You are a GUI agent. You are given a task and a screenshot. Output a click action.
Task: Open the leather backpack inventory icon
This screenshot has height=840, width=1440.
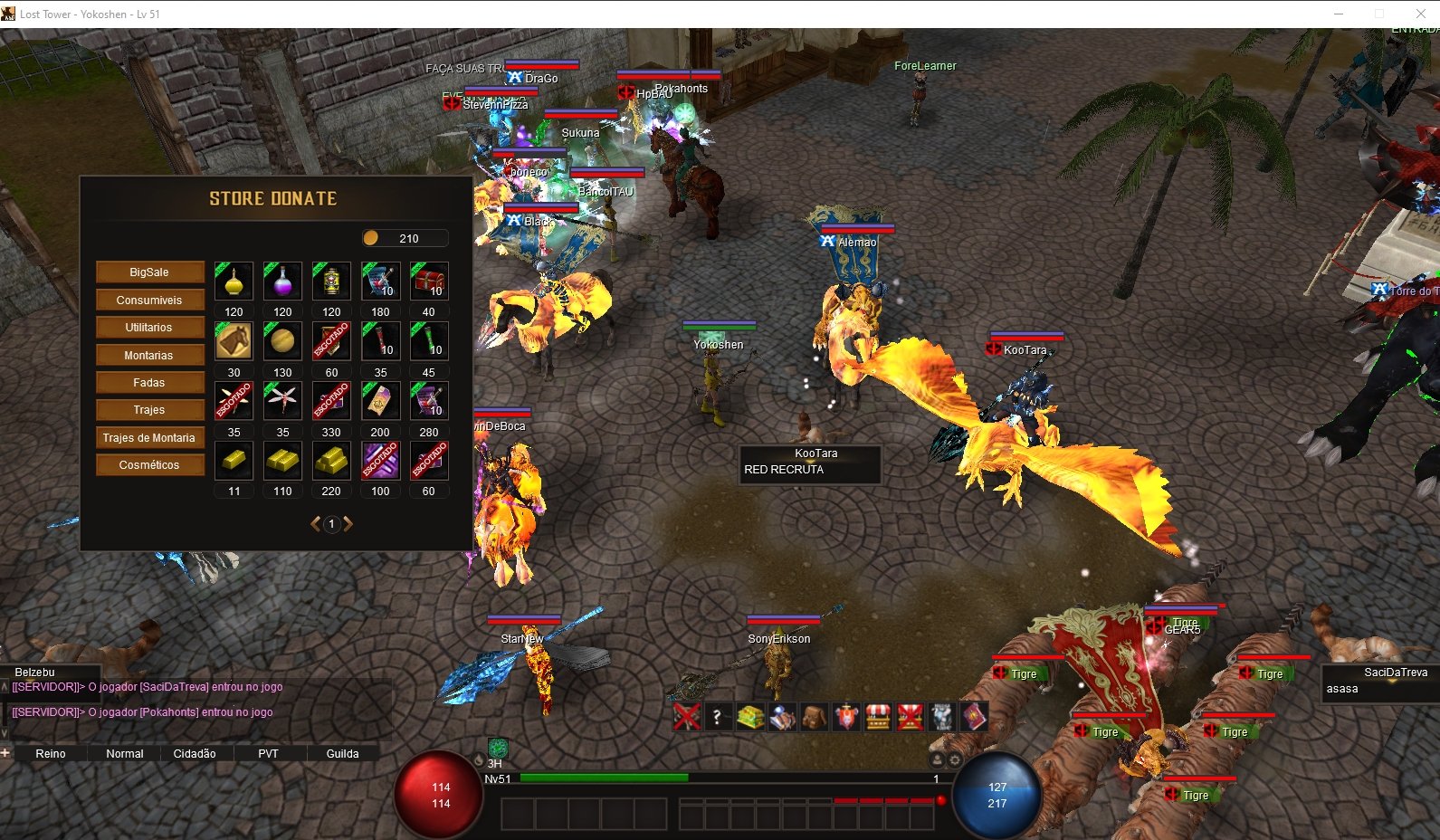[814, 717]
